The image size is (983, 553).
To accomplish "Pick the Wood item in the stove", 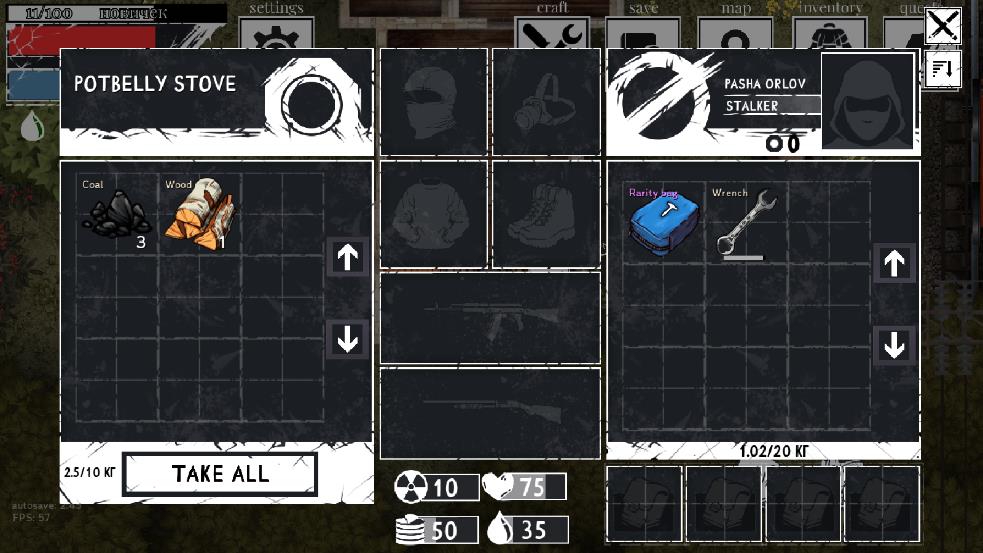I will tap(197, 210).
